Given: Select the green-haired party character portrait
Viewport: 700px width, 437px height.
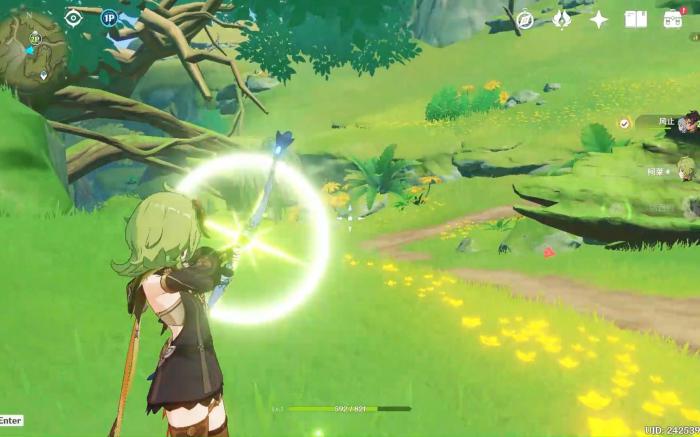Looking at the screenshot, I should click(x=687, y=168).
